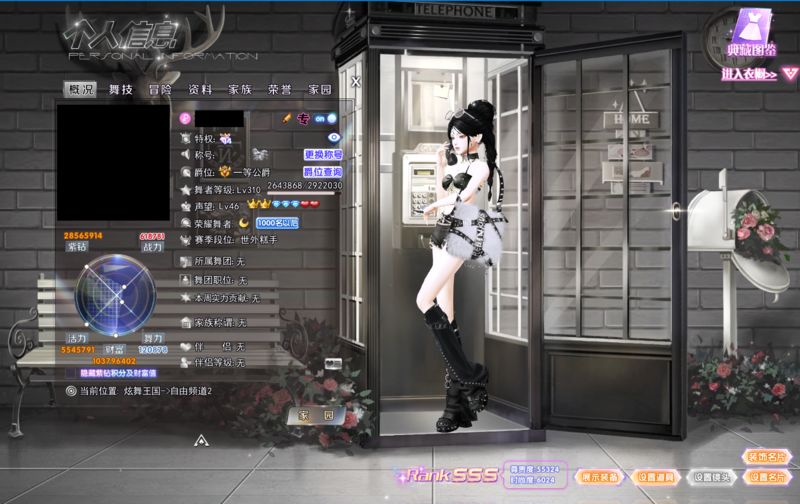
Task: Click the 更换称号 change title button
Action: [323, 155]
